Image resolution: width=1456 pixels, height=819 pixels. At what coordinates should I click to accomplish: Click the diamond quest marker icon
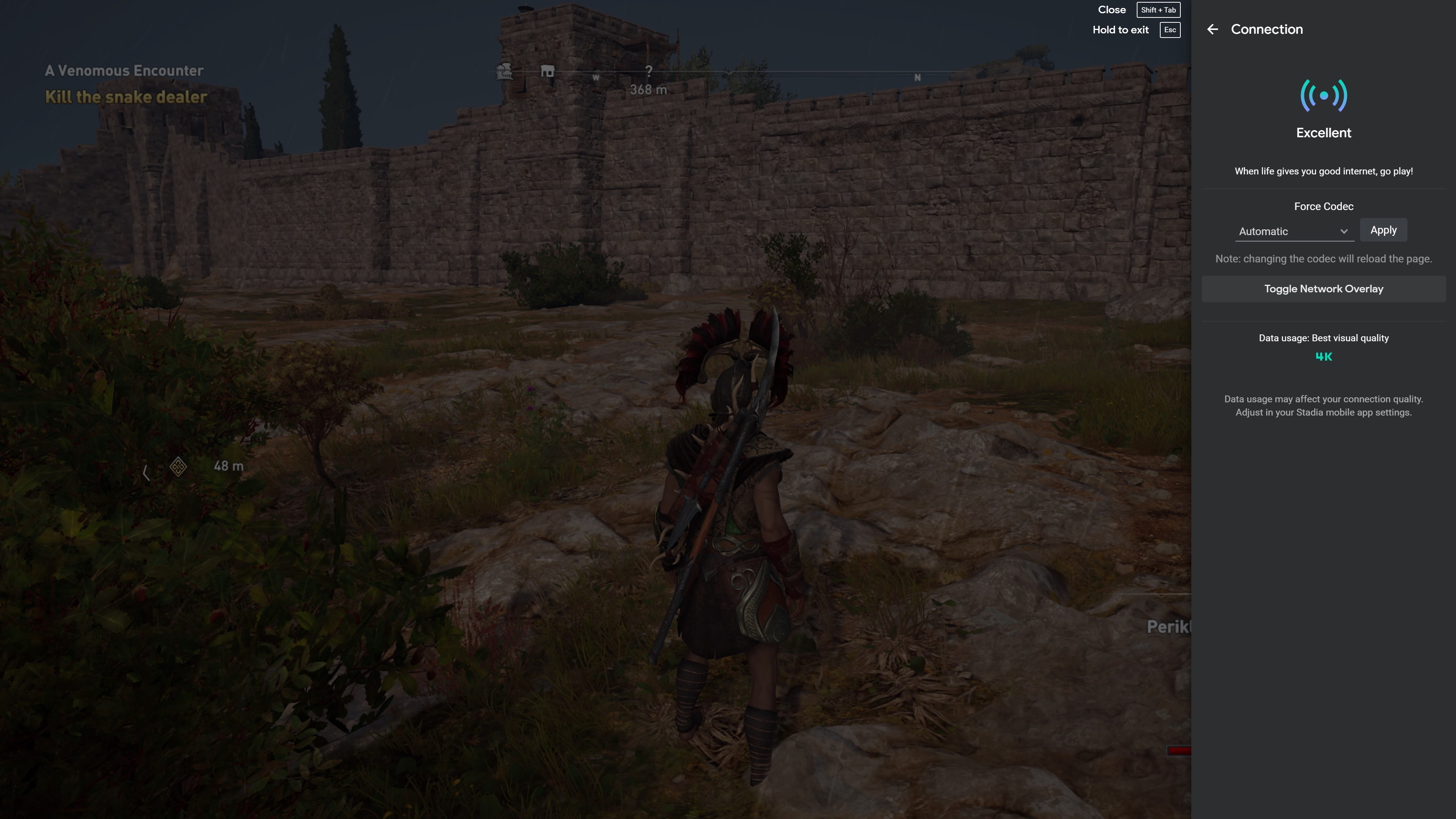(178, 467)
